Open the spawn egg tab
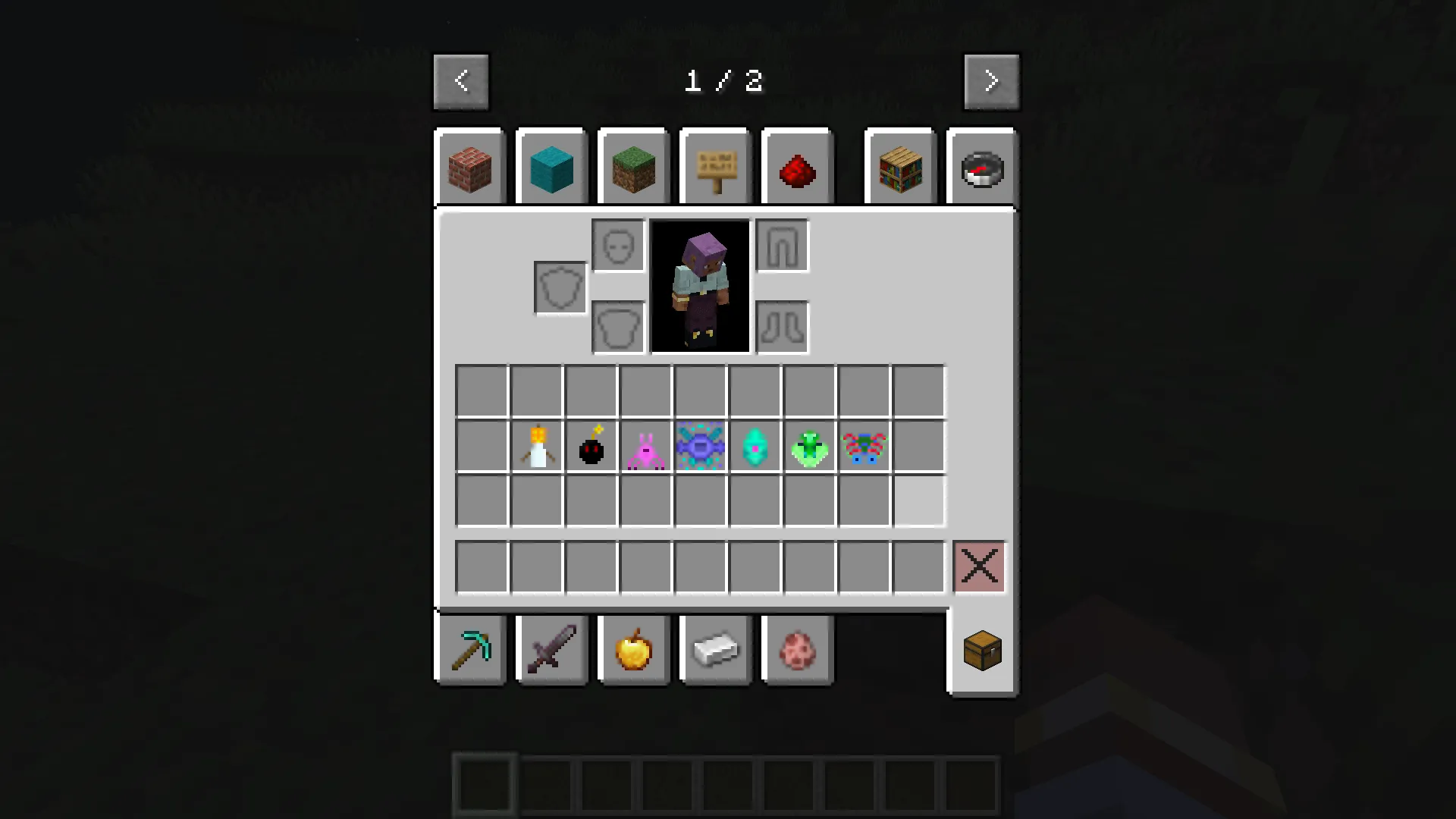Screen dimensions: 1456x819 (x=797, y=650)
